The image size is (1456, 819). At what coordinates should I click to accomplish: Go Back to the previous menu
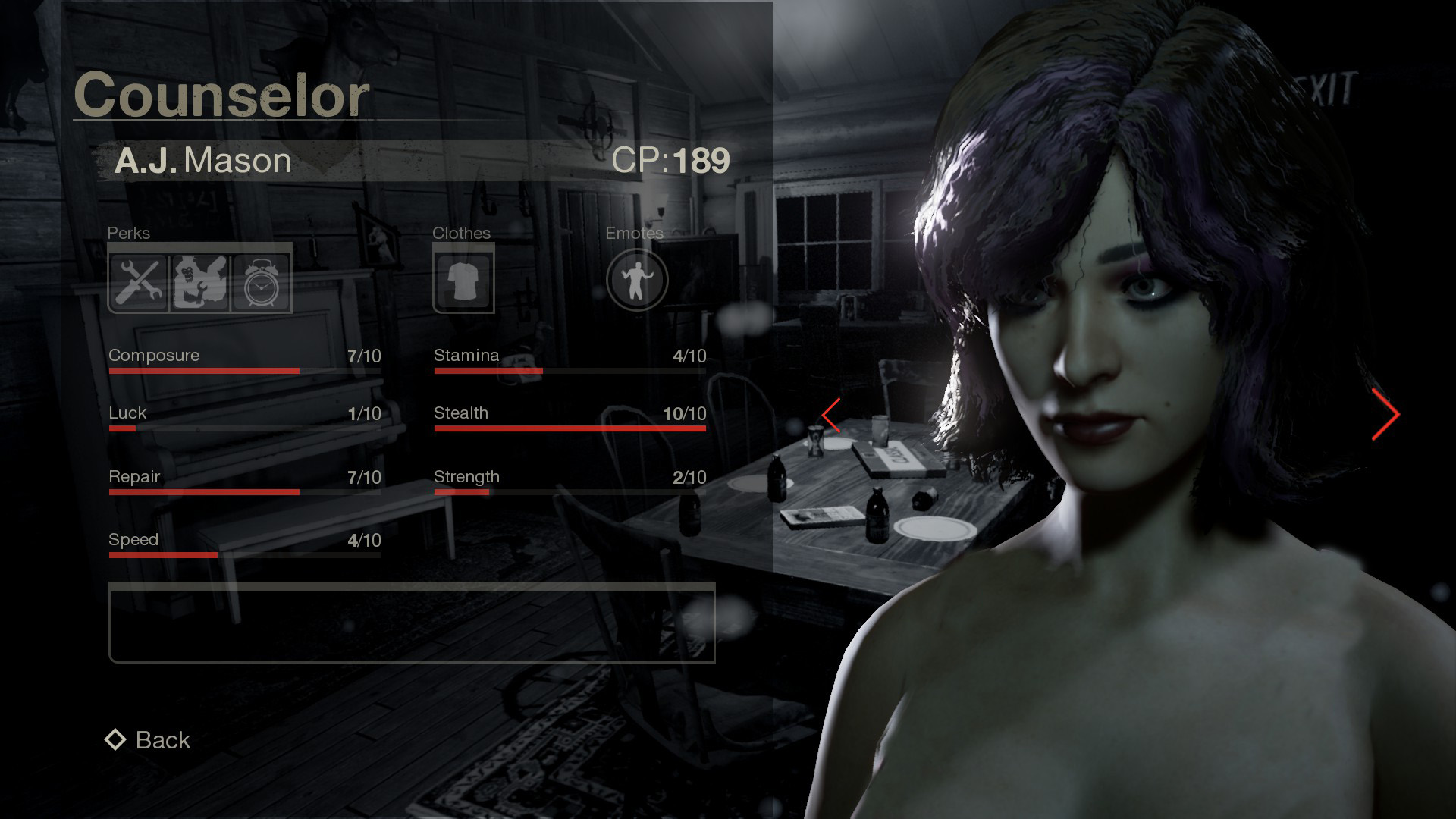(x=149, y=740)
